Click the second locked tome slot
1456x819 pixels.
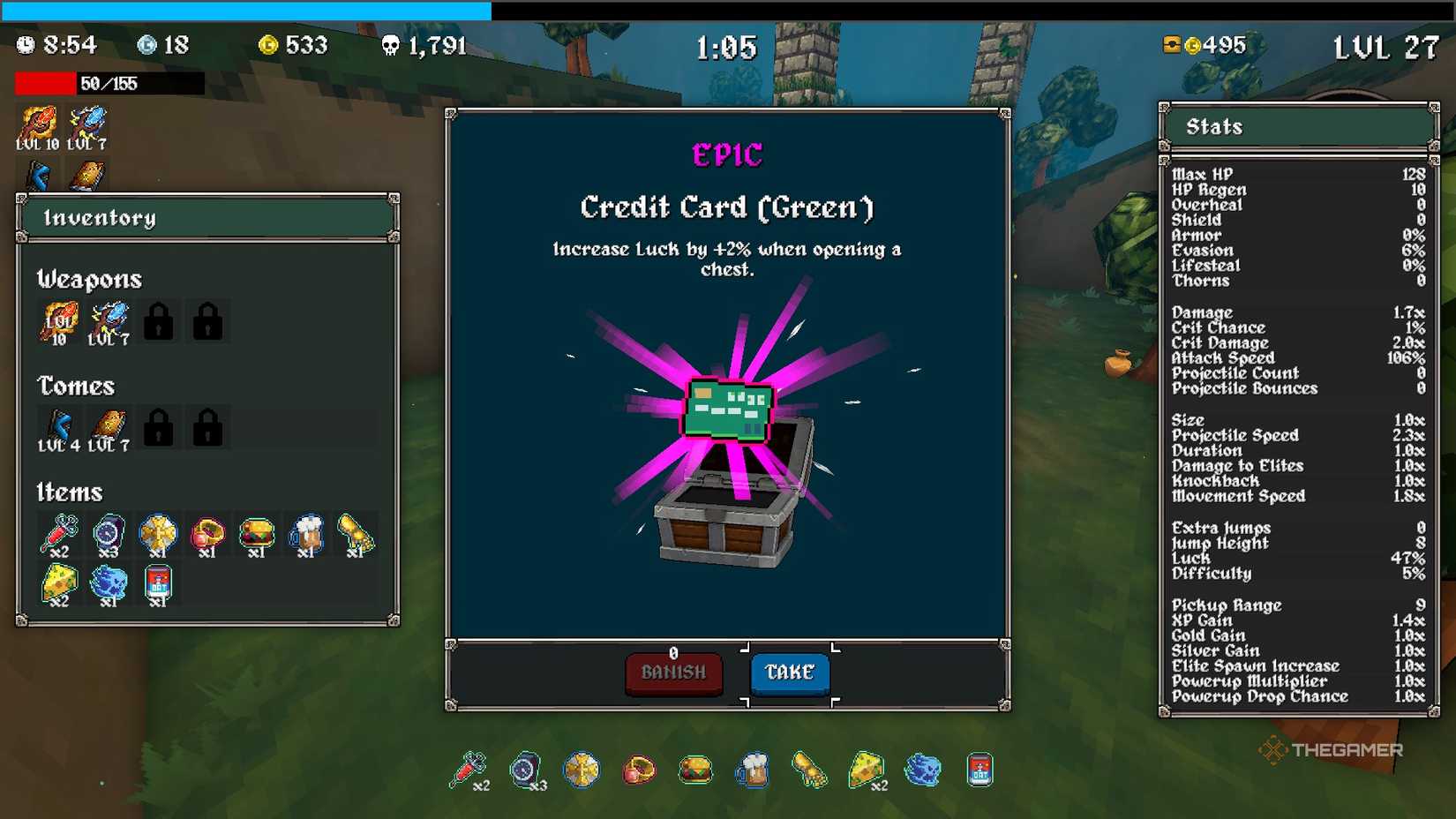(206, 426)
